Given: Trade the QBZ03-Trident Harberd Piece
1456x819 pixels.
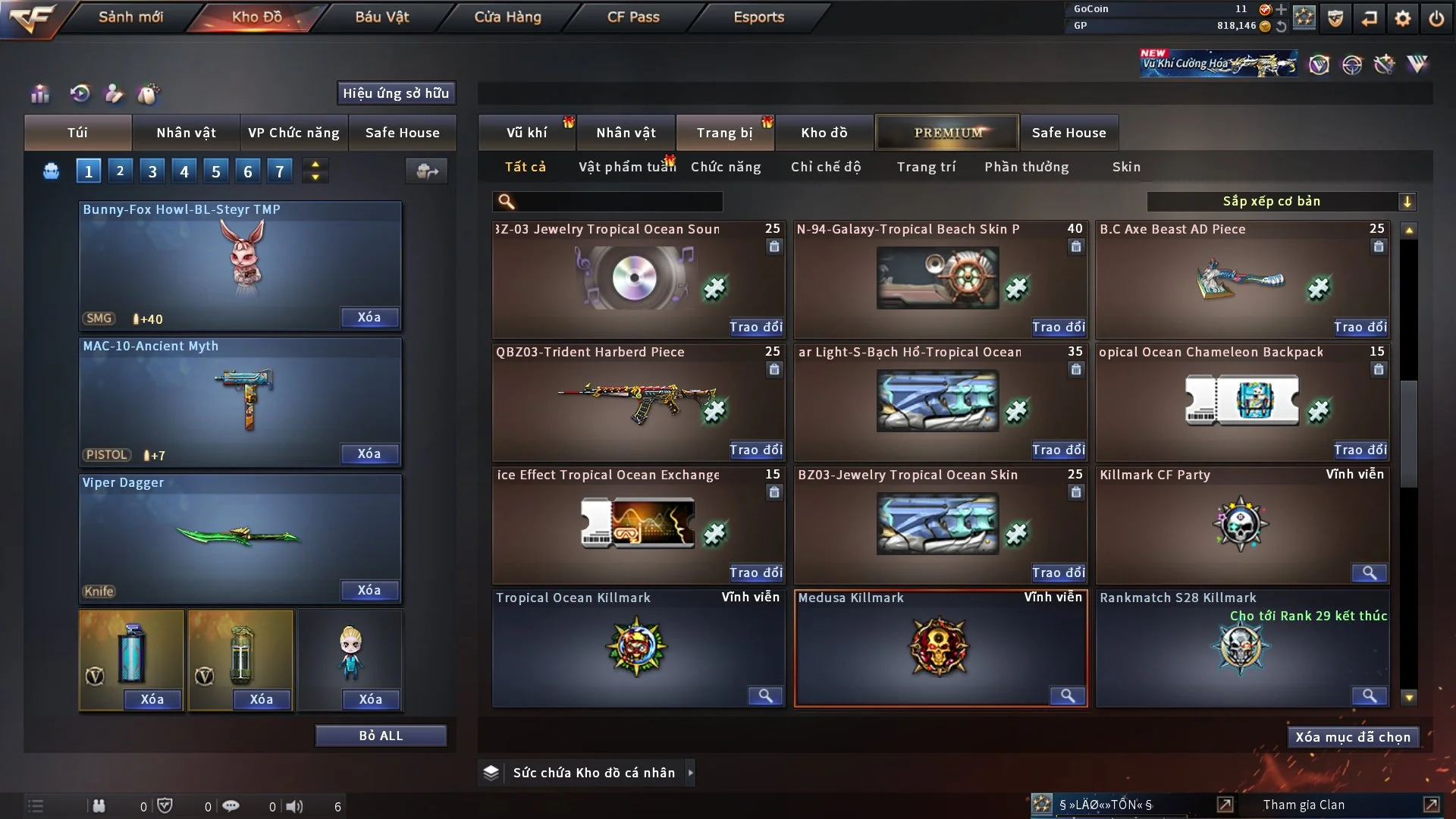Looking at the screenshot, I should point(755,450).
